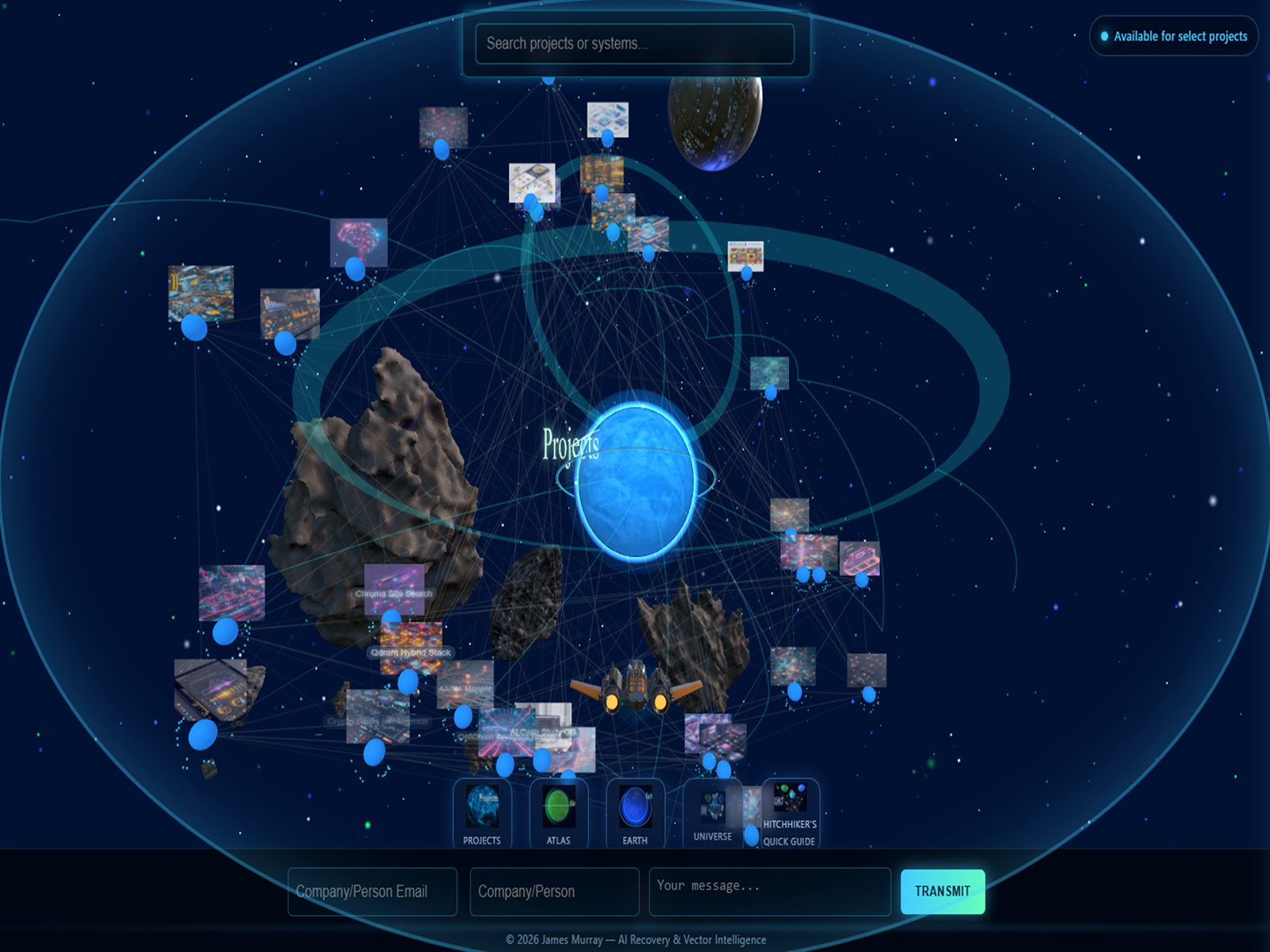Click the Available for select projects badge
1270x952 pixels.
[1173, 36]
